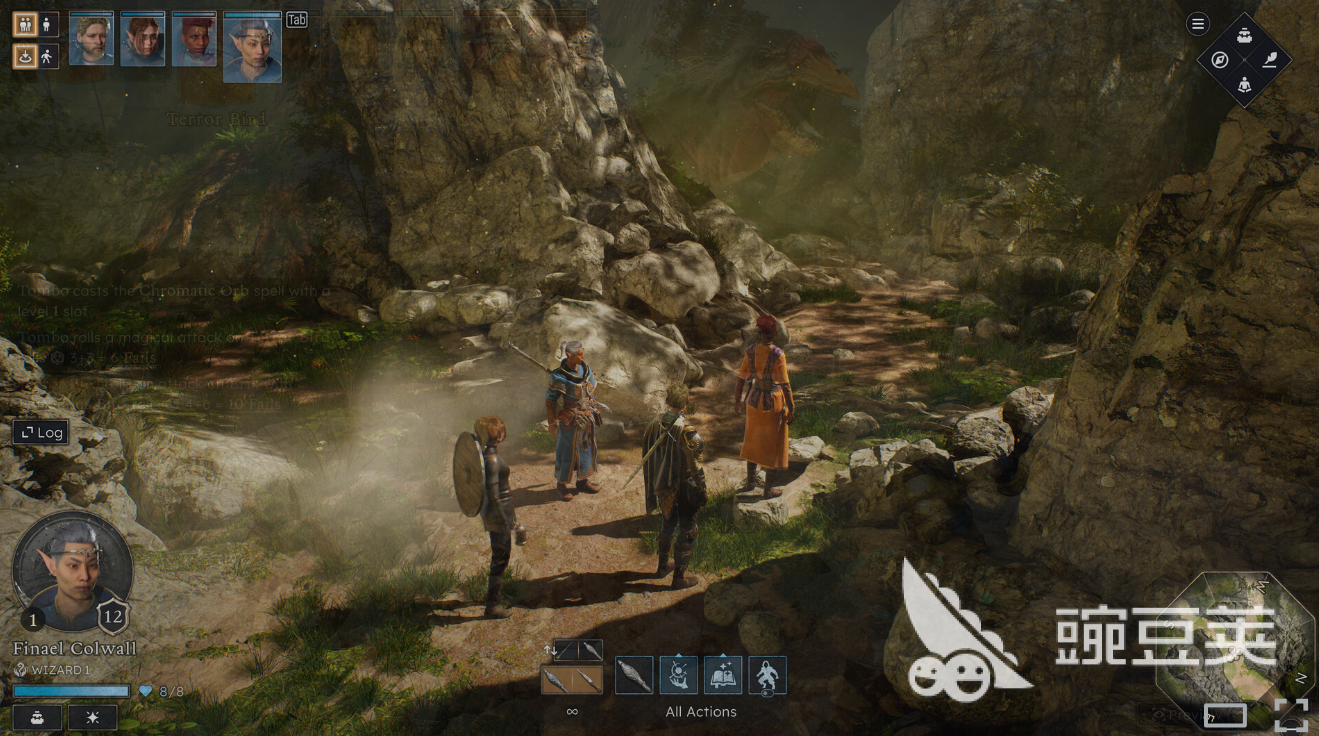Switch to the single-figure solo control button
1319x736 pixels.
click(x=48, y=24)
